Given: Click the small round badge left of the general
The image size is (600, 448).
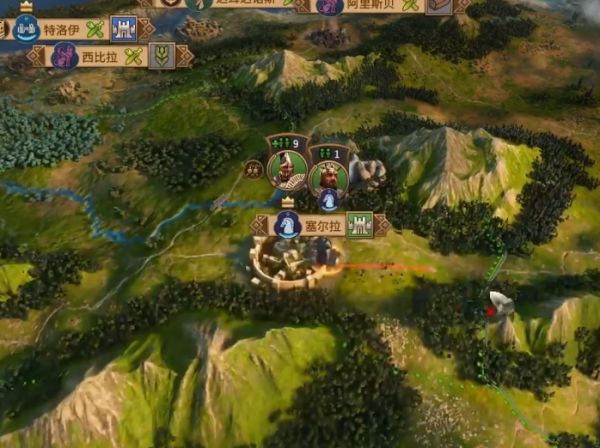Looking at the screenshot, I should [254, 168].
